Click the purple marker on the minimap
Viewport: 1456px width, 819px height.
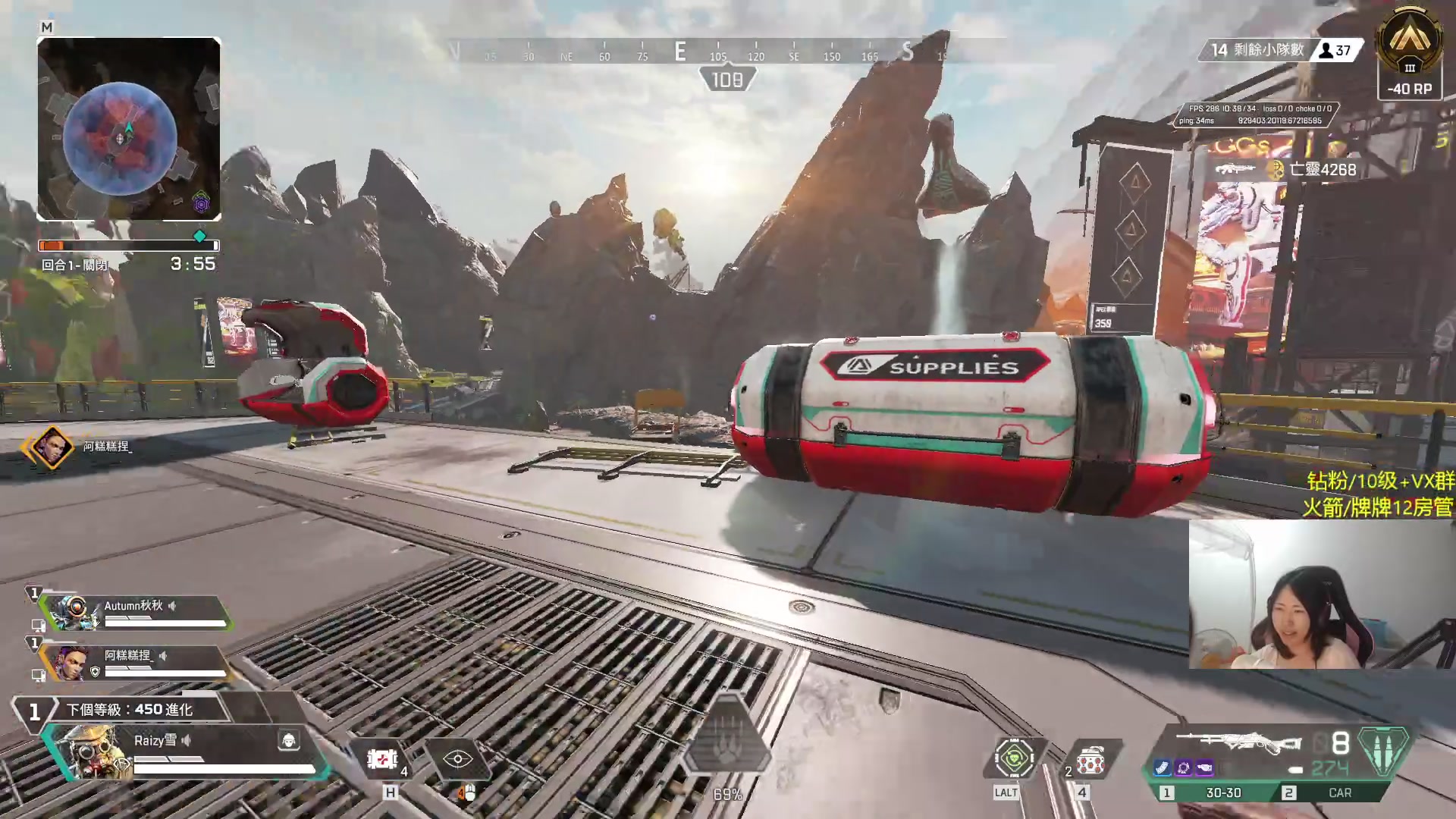[x=201, y=202]
